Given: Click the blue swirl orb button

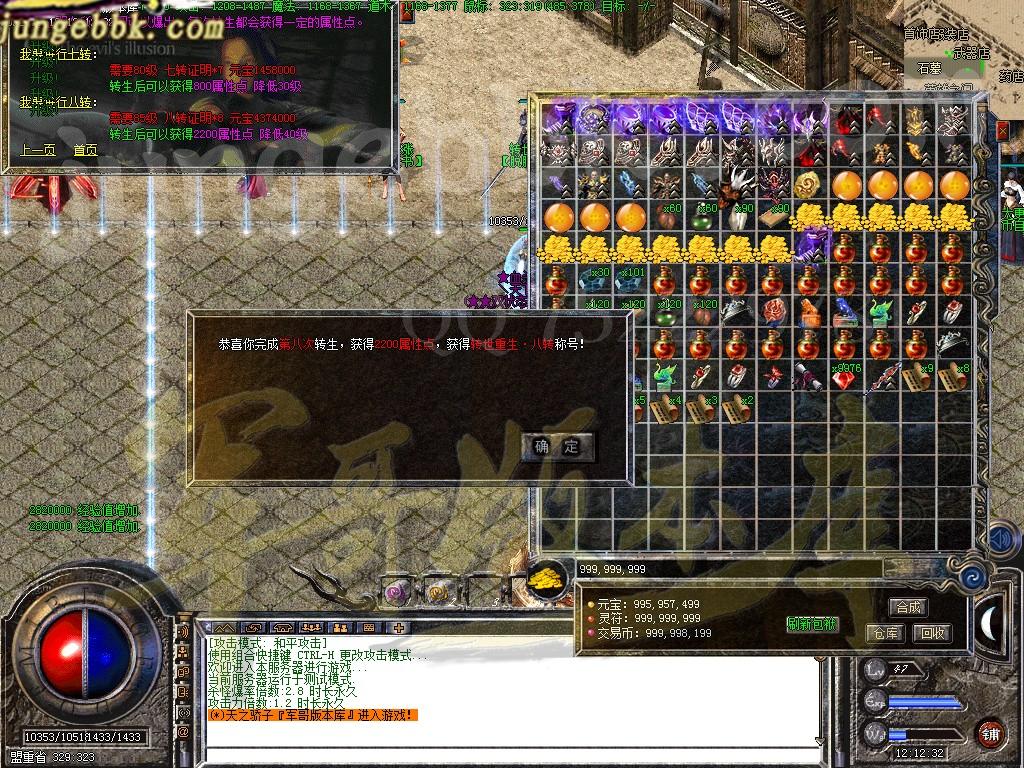Looking at the screenshot, I should pos(971,578).
